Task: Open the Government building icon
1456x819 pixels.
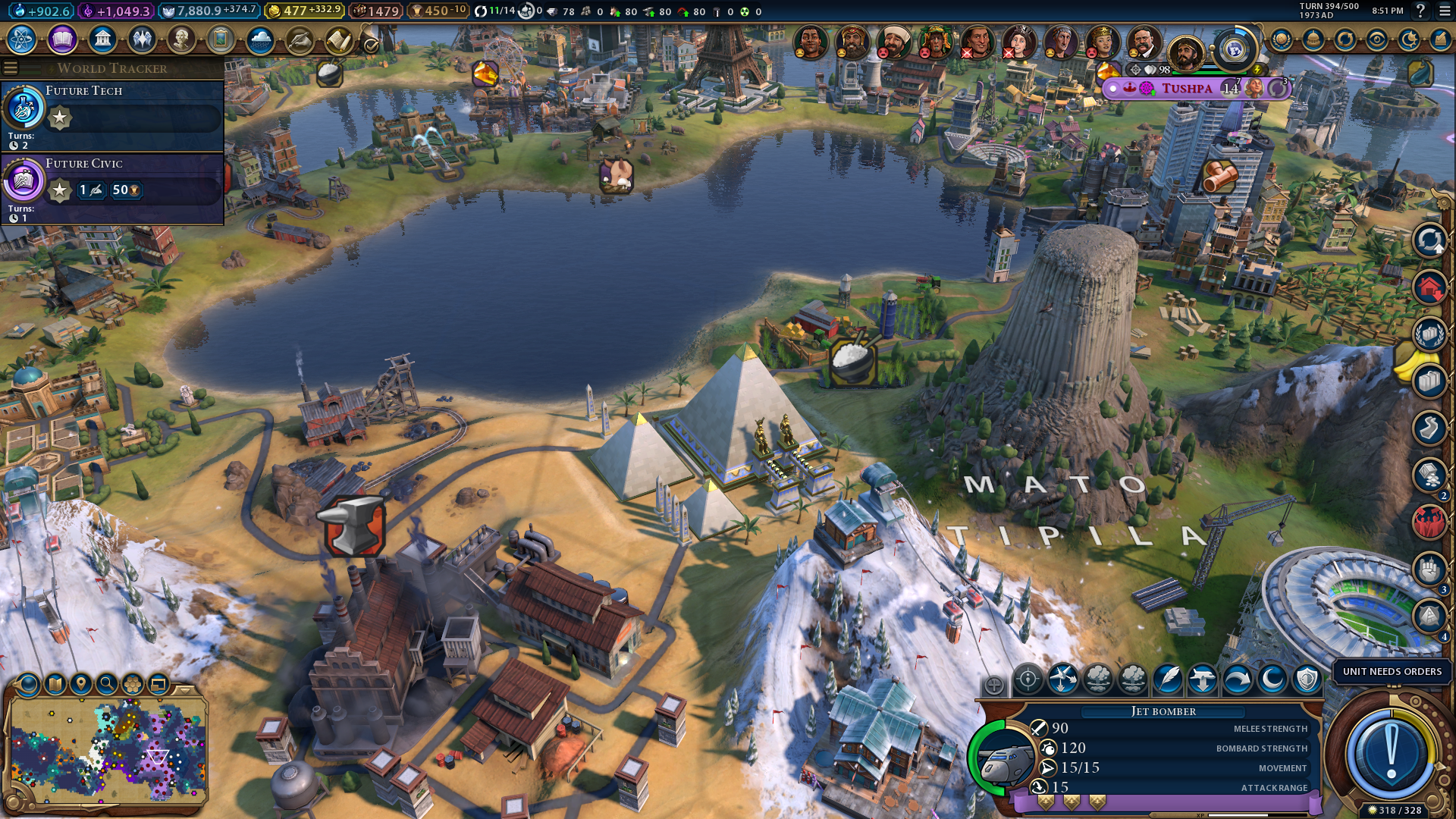Action: pos(102,39)
